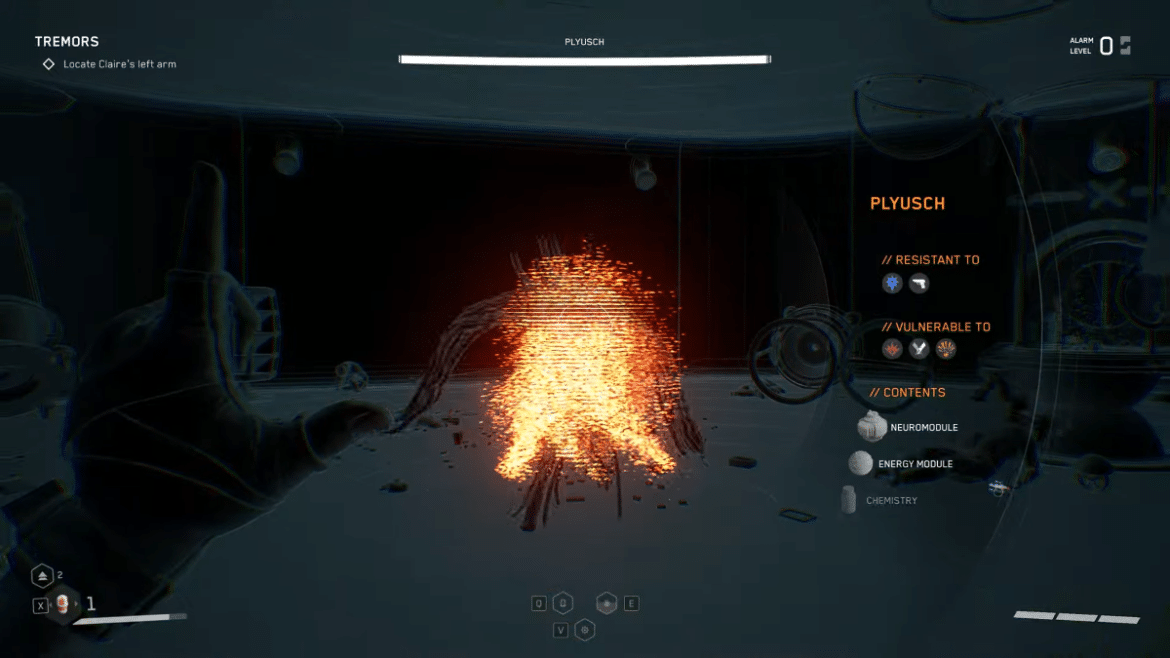Image resolution: width=1170 pixels, height=658 pixels.
Task: Click the pistol resistance icon
Action: point(919,284)
